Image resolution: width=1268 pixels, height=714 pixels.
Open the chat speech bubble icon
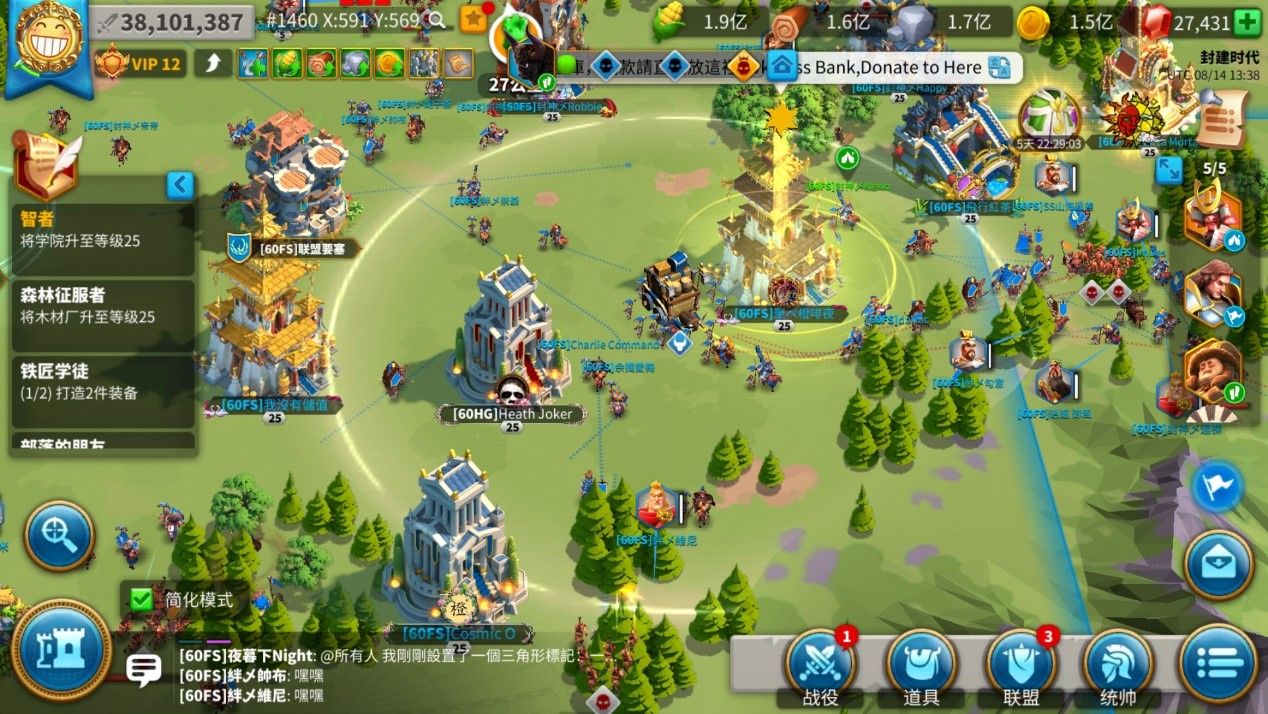coord(144,668)
